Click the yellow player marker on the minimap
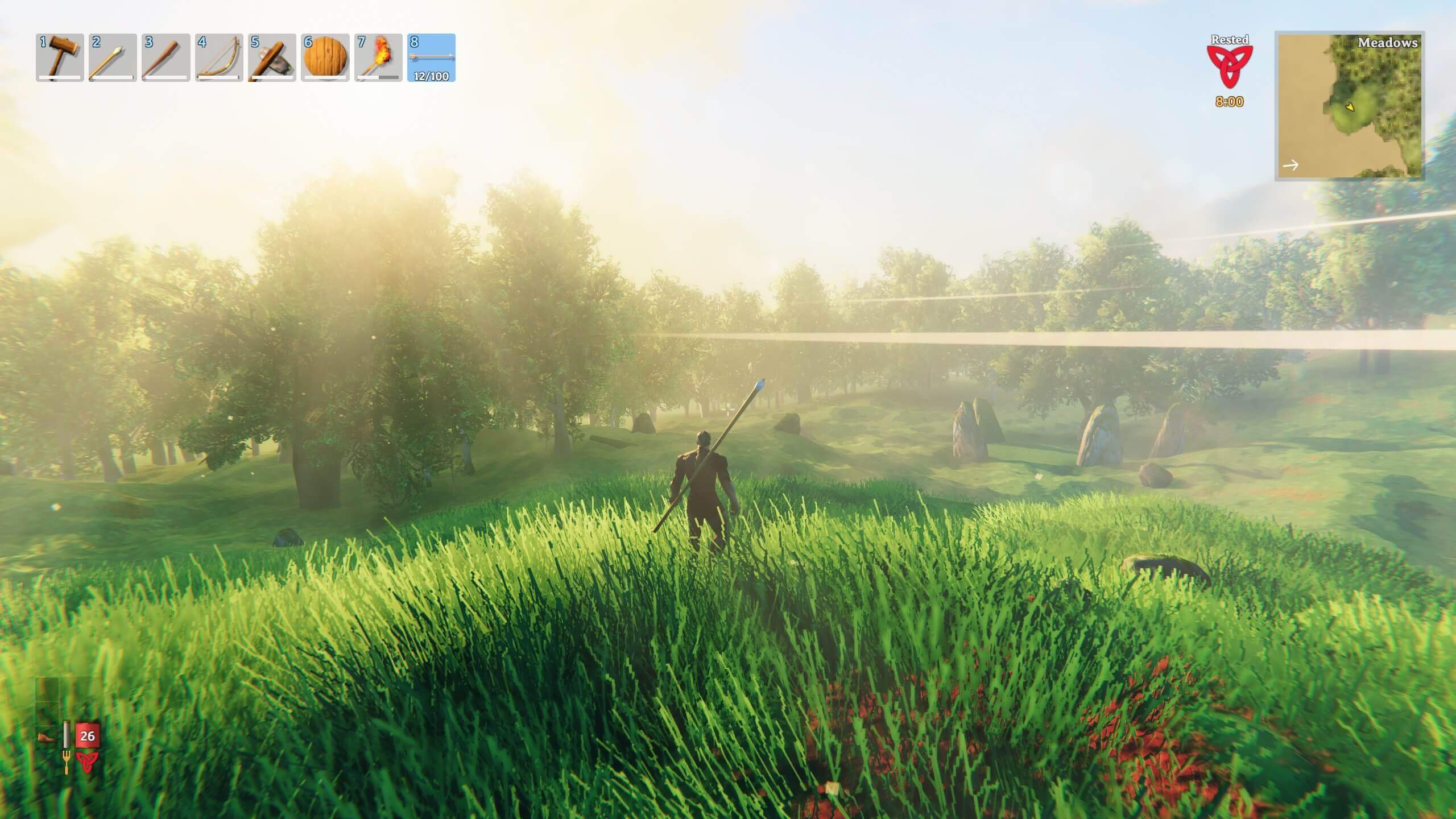The height and width of the screenshot is (819, 1456). (1350, 106)
